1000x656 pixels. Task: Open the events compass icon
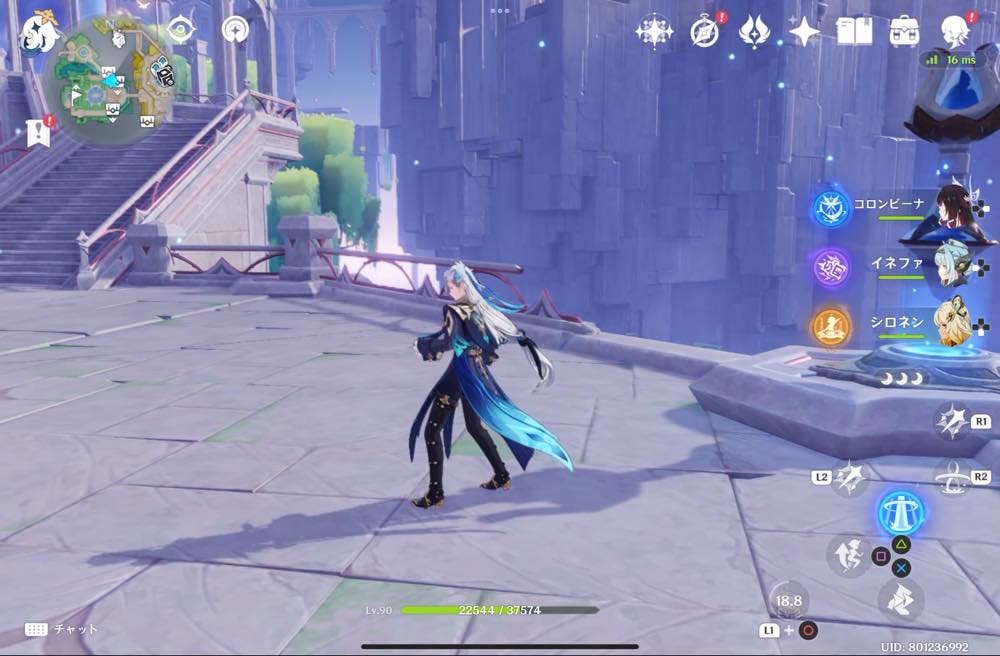pyautogui.click(x=705, y=32)
